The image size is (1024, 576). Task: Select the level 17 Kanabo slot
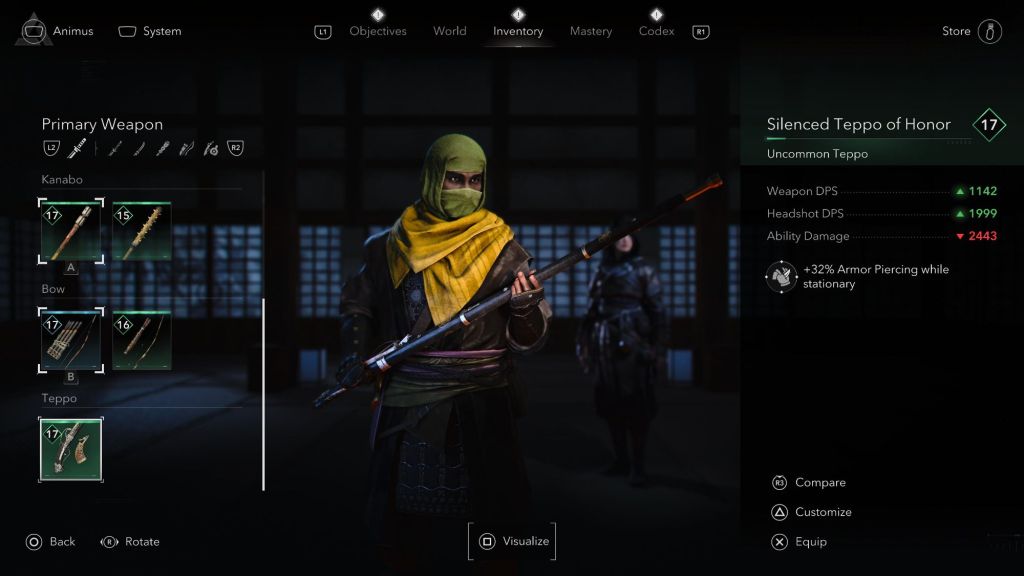pos(71,231)
